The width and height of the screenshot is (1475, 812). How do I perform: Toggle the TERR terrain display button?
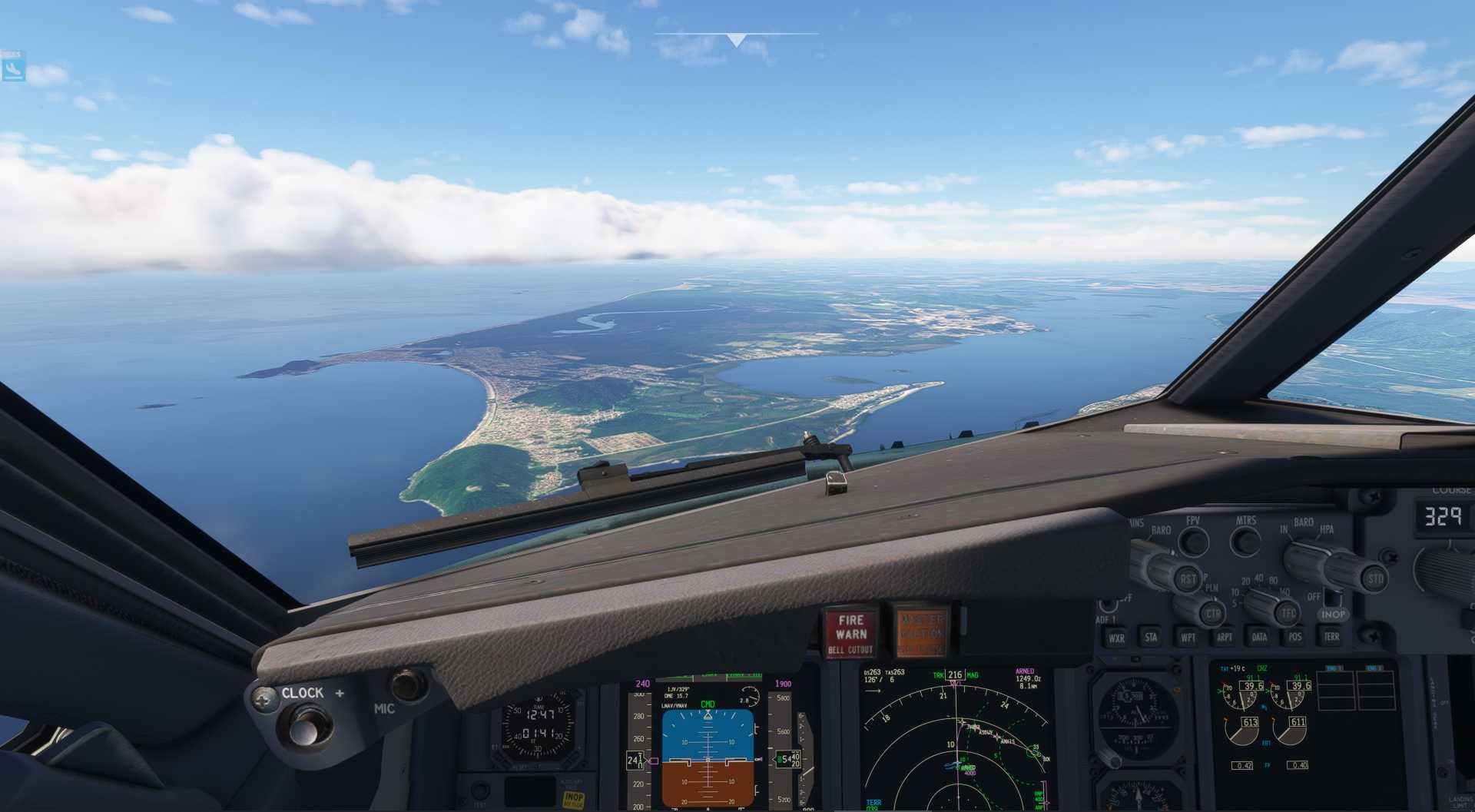pos(1331,635)
